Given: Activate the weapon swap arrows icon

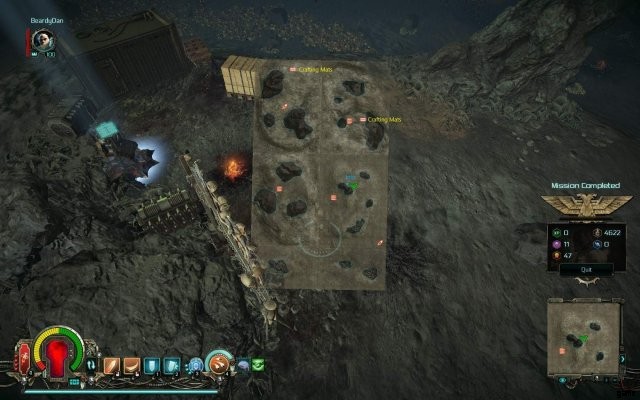Looking at the screenshot, I should point(92,365).
